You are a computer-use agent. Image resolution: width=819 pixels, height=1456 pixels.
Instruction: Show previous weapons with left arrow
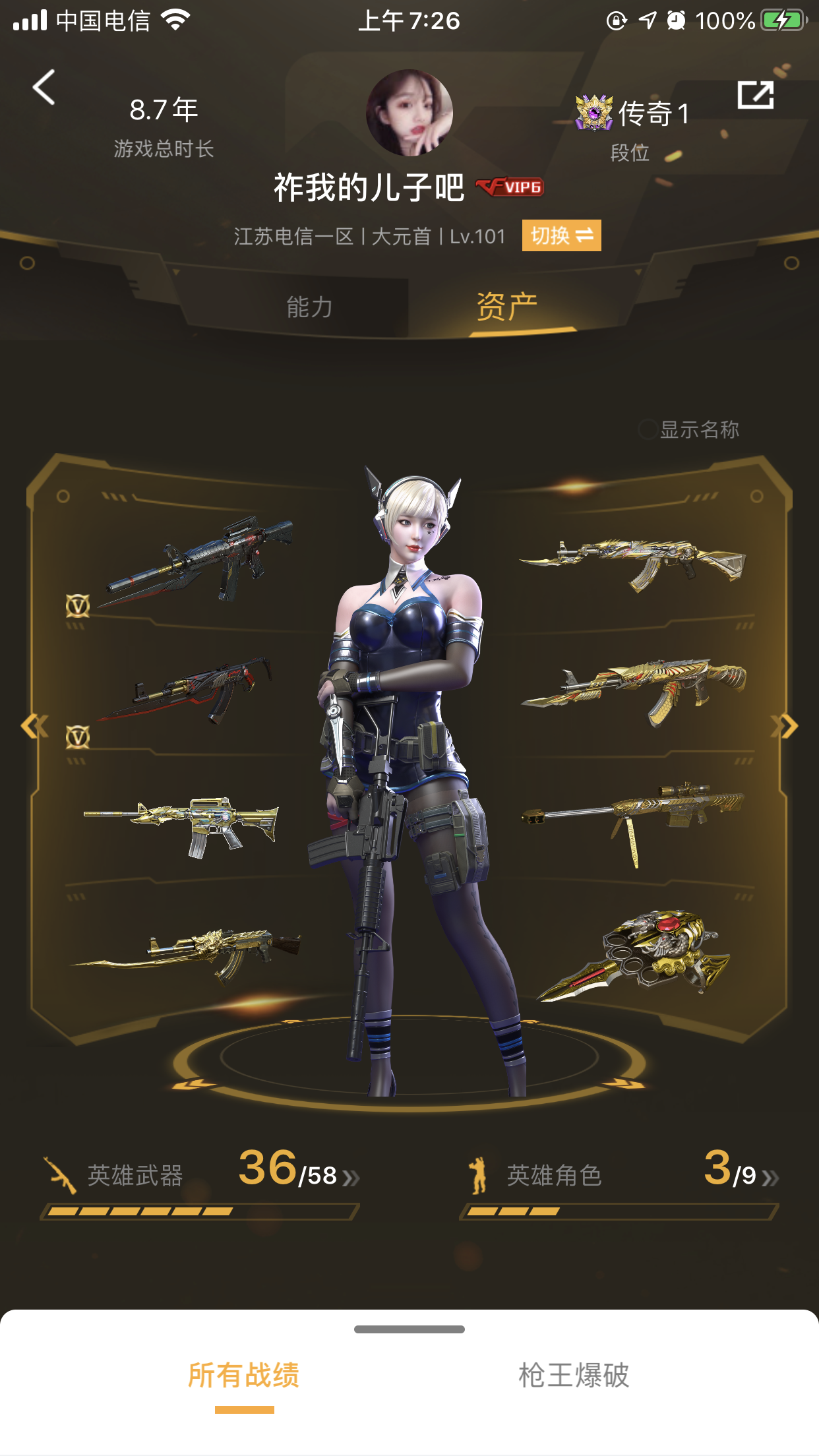[33, 727]
